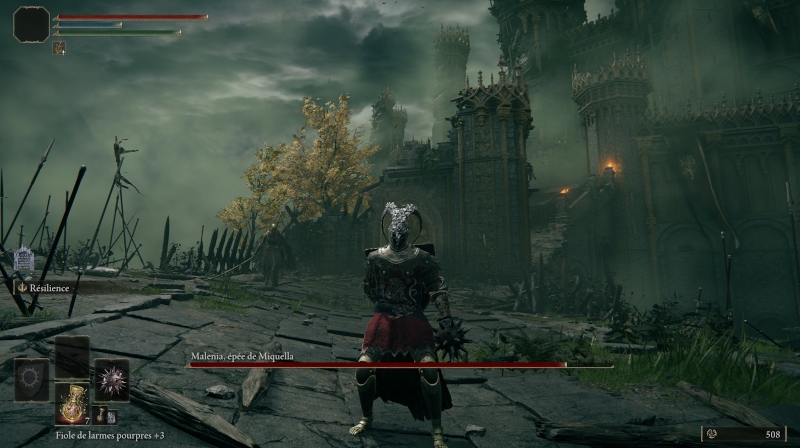Select the empty spell slot above the flask
This screenshot has height=448, width=800.
[72, 356]
